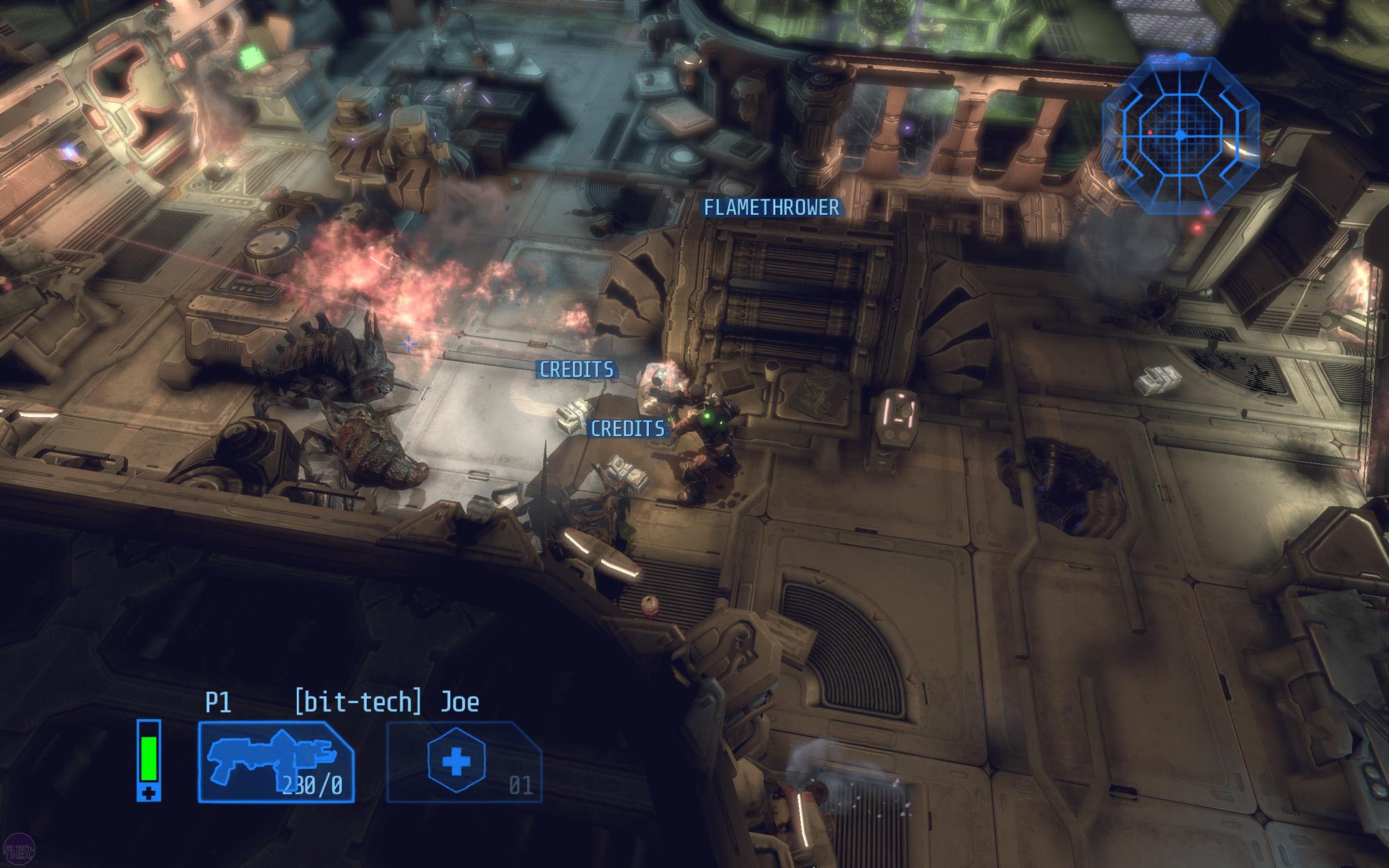Click the octagonal radar minimap
Viewport: 1389px width, 868px height.
coord(1181,134)
